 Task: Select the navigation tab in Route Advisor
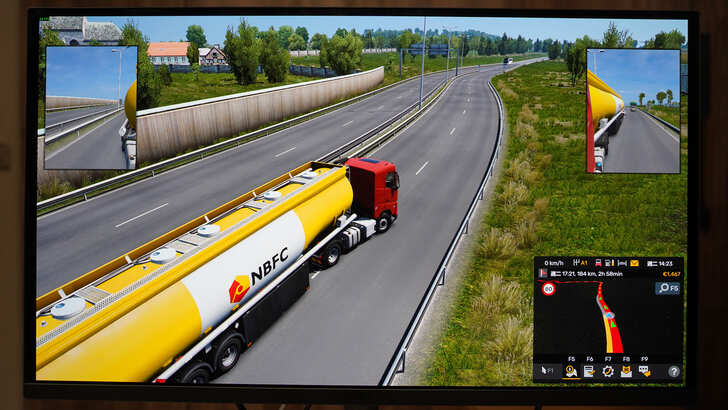pyautogui.click(x=571, y=371)
